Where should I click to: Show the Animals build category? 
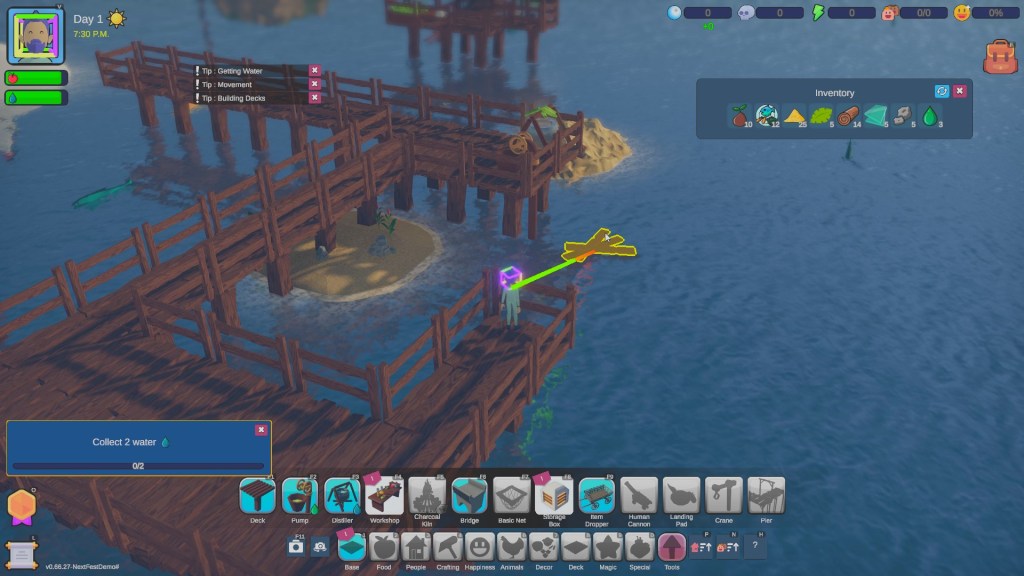511,546
